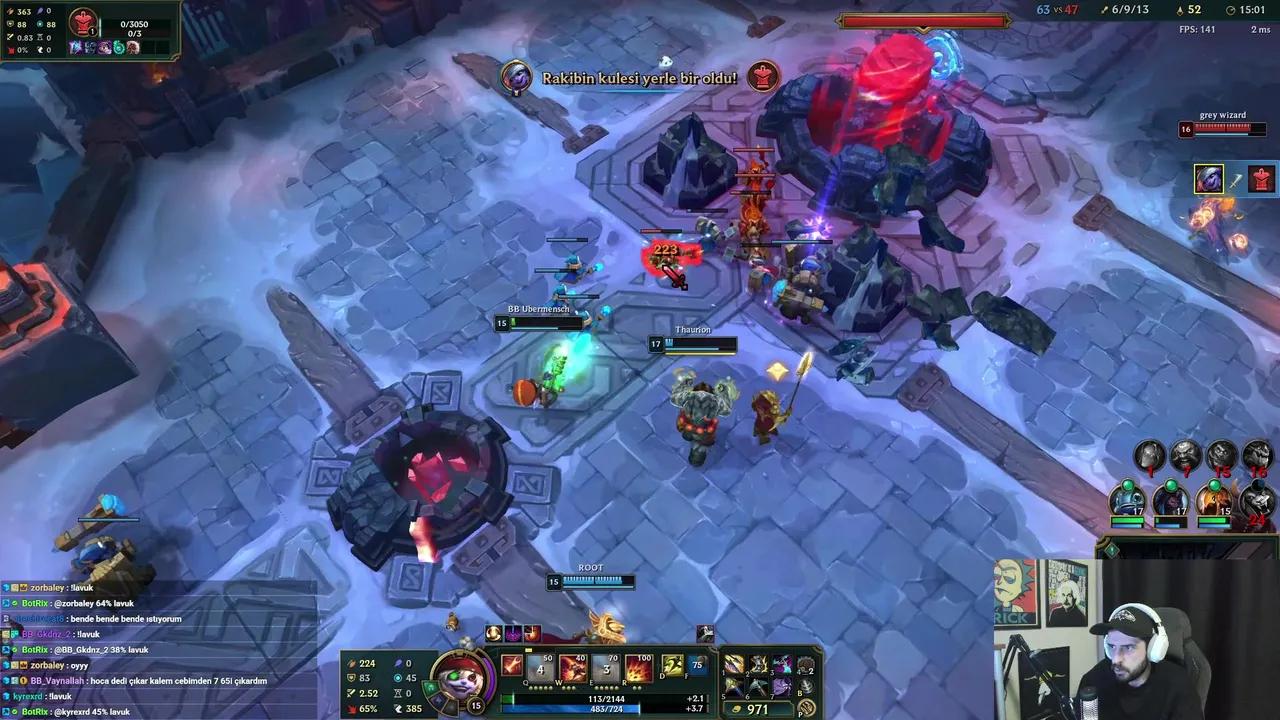Cast the W Rocket Jump ability icon
1280x720 pixels.
coord(572,668)
